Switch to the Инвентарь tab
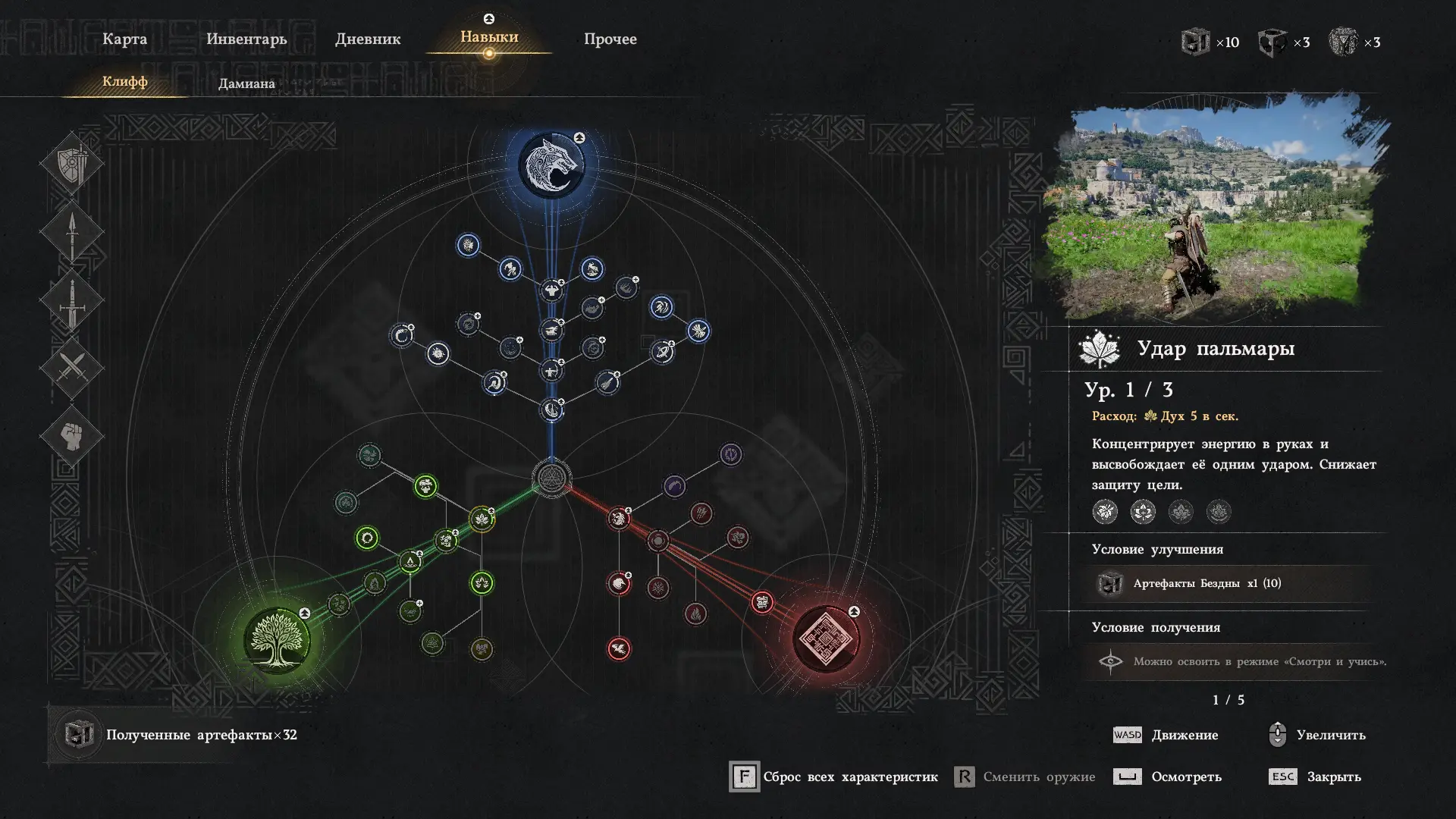Image resolution: width=1456 pixels, height=819 pixels. 246,39
